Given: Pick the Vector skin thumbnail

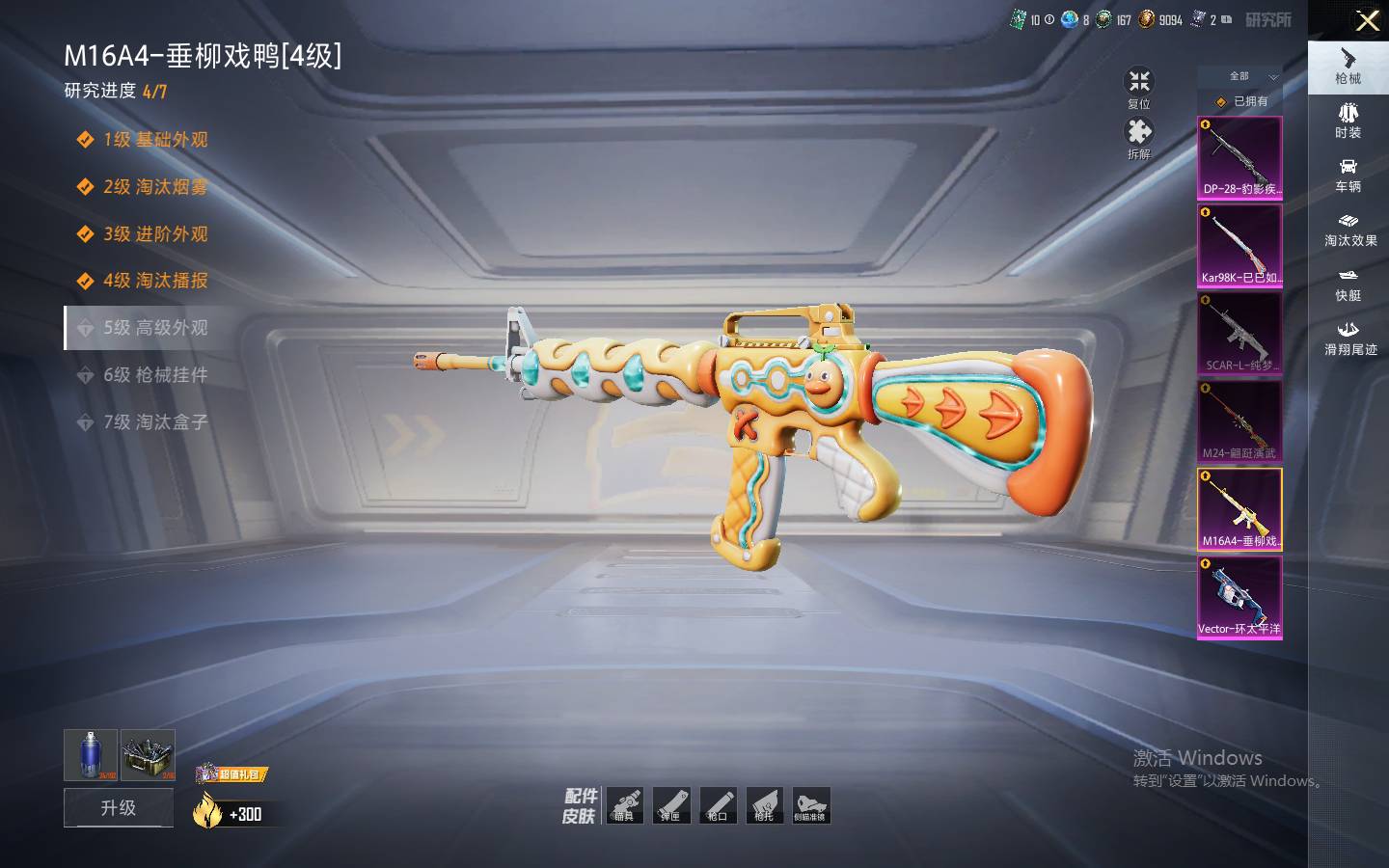Looking at the screenshot, I should pos(1239,597).
